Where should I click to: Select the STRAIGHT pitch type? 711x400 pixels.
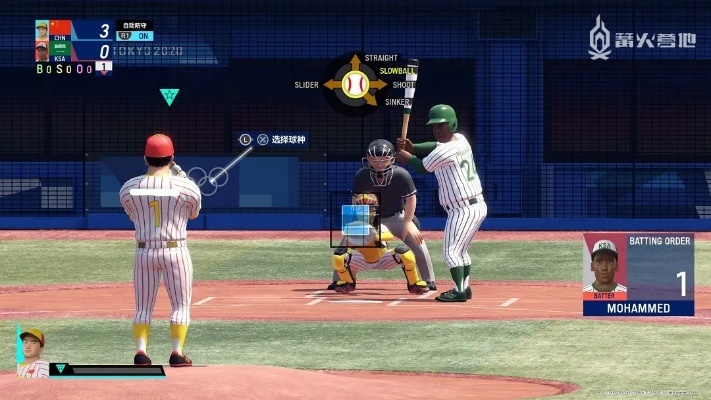point(381,59)
